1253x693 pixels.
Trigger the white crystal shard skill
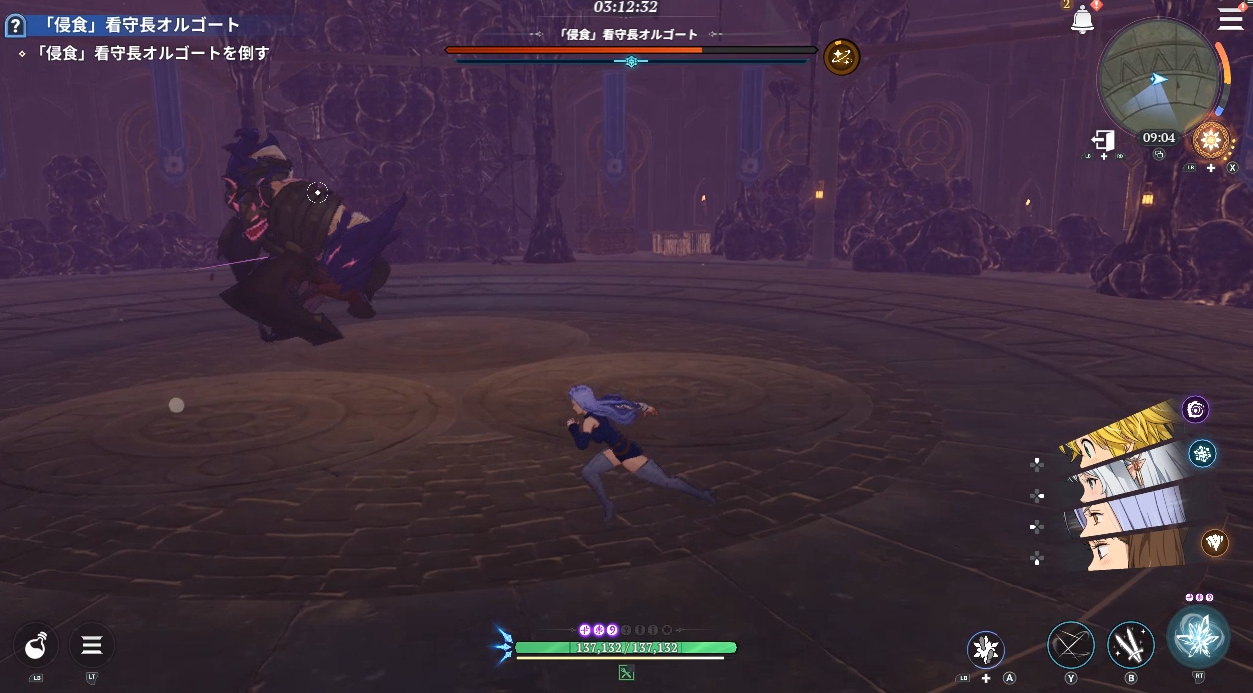click(986, 649)
